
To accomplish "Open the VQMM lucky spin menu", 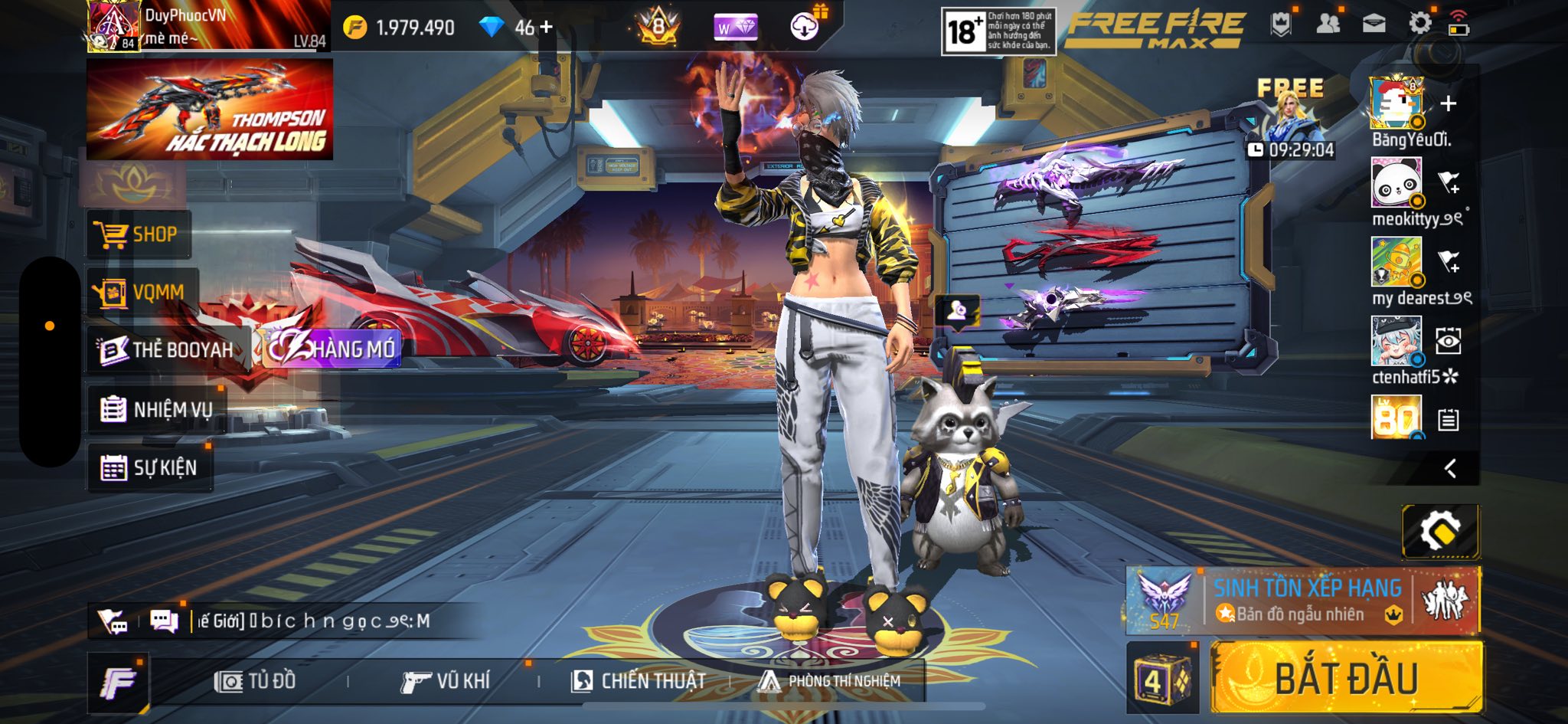I will coord(142,292).
